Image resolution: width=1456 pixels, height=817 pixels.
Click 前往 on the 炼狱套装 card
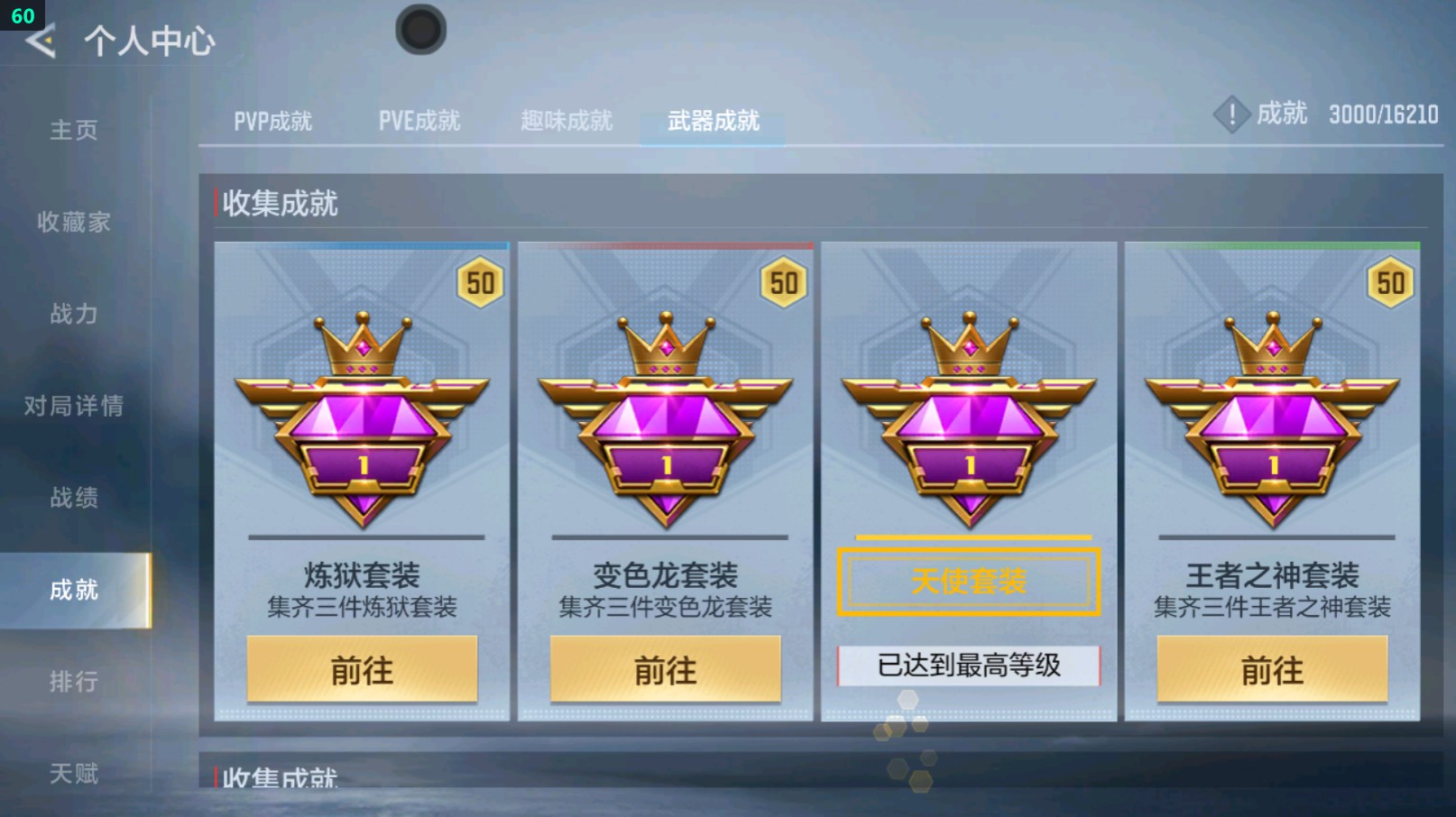tap(361, 671)
